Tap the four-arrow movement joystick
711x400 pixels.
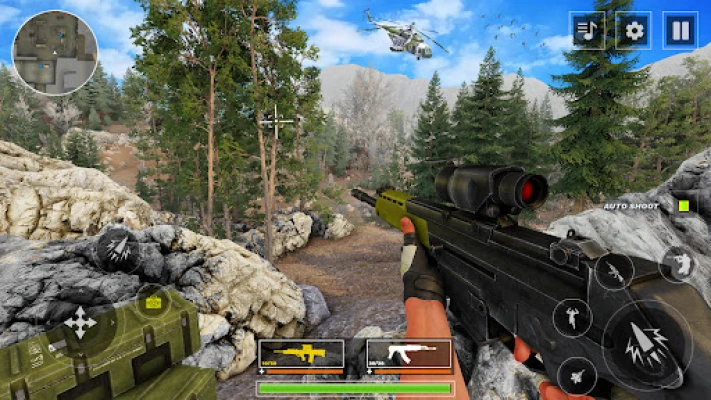81,323
